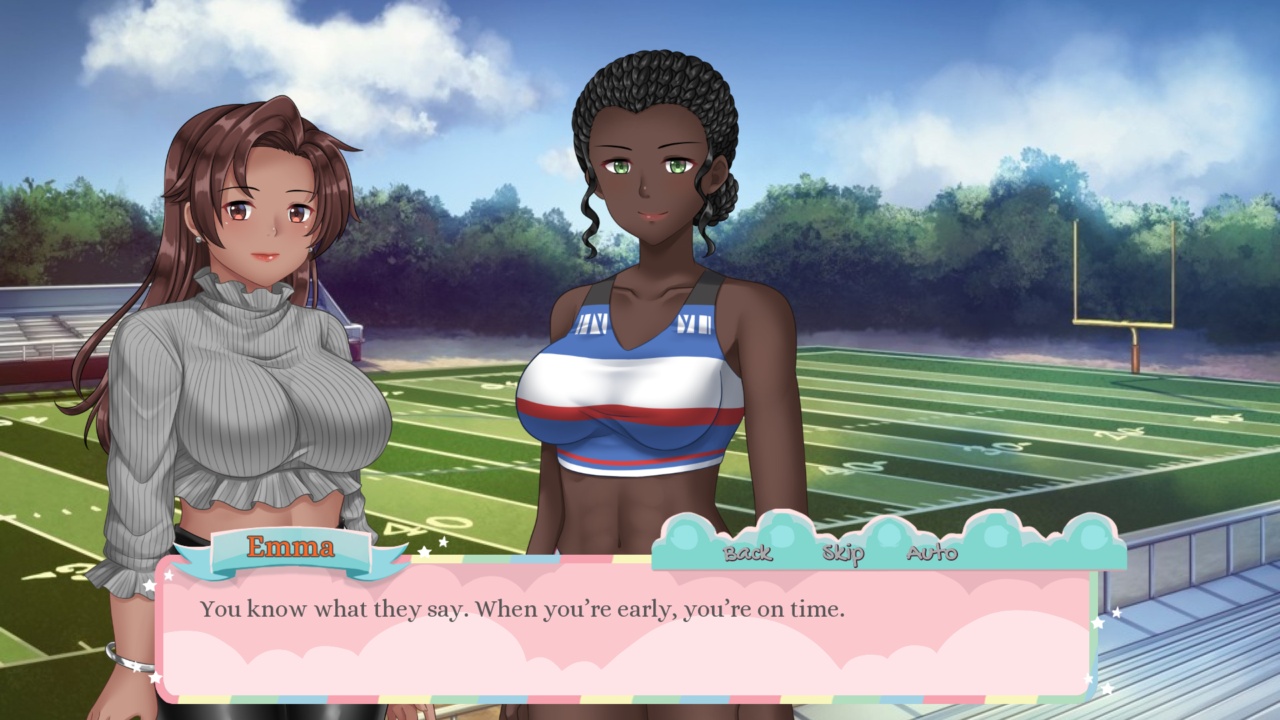This screenshot has width=1280, height=720.
Task: Toggle Skip mode off by clicking Skip
Action: click(x=843, y=553)
